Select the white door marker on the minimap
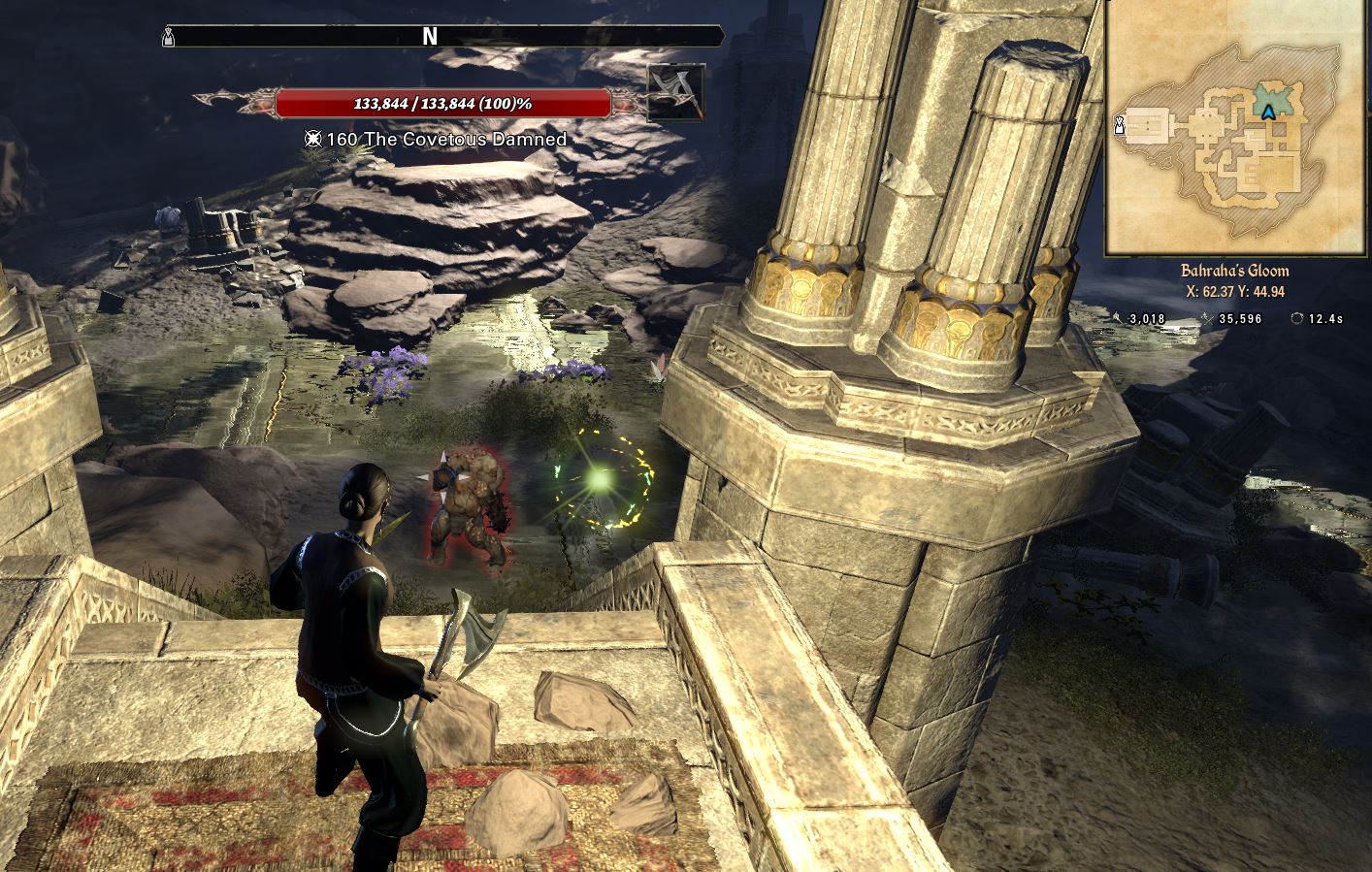 point(1120,124)
